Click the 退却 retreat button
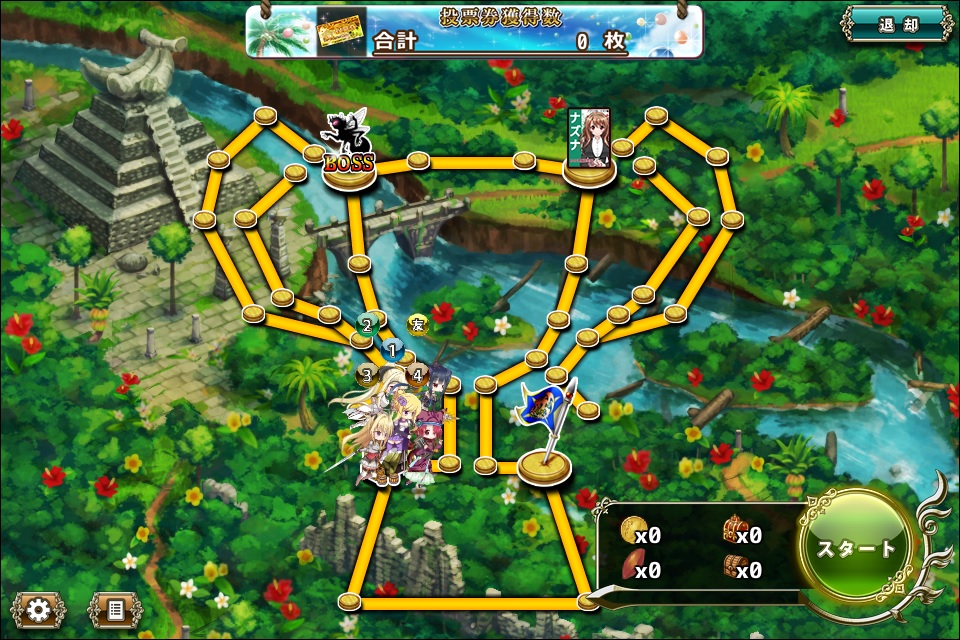This screenshot has width=960, height=640. coord(895,25)
